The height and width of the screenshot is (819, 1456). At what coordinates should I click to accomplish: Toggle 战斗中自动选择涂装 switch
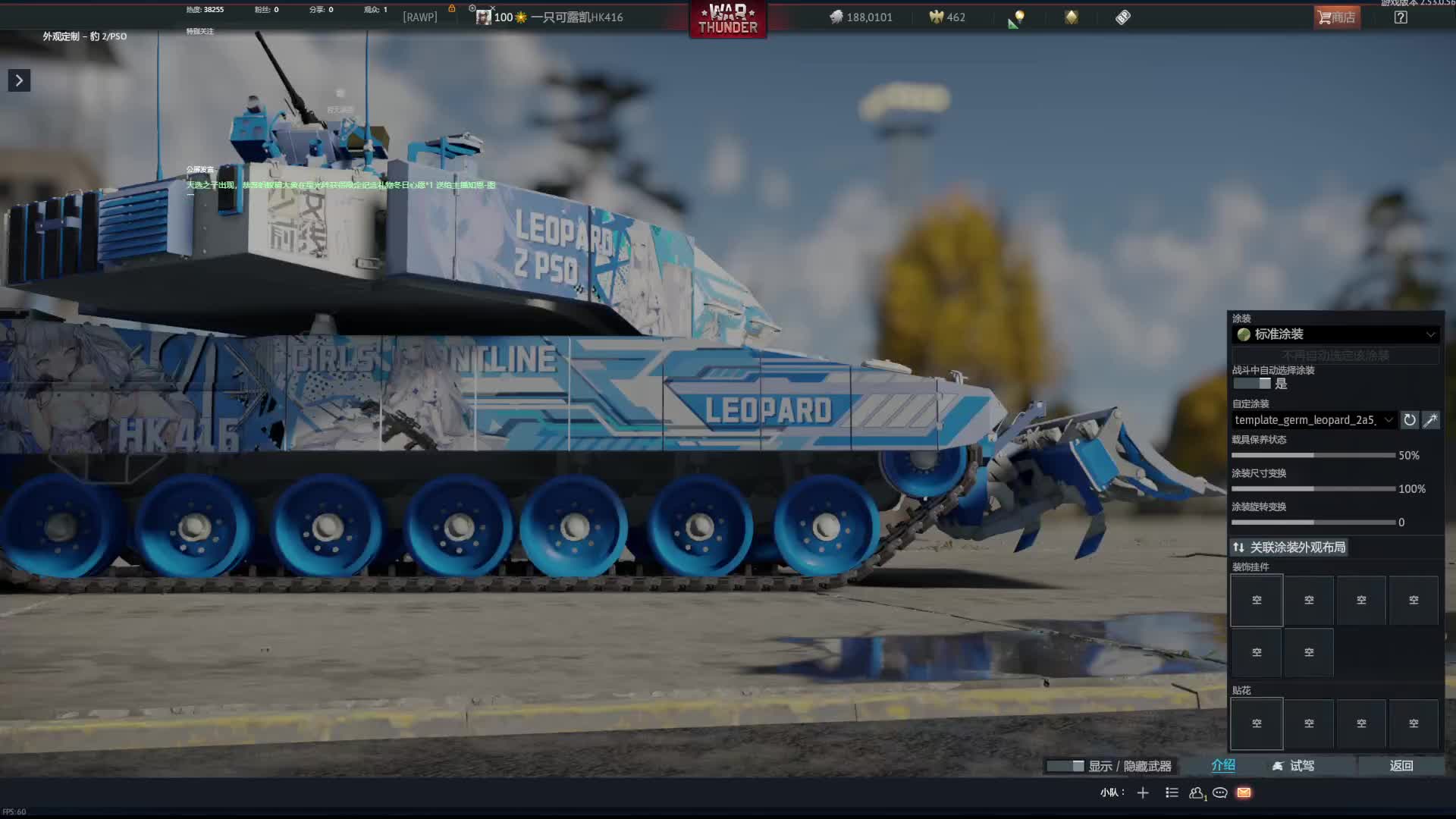pos(1252,384)
